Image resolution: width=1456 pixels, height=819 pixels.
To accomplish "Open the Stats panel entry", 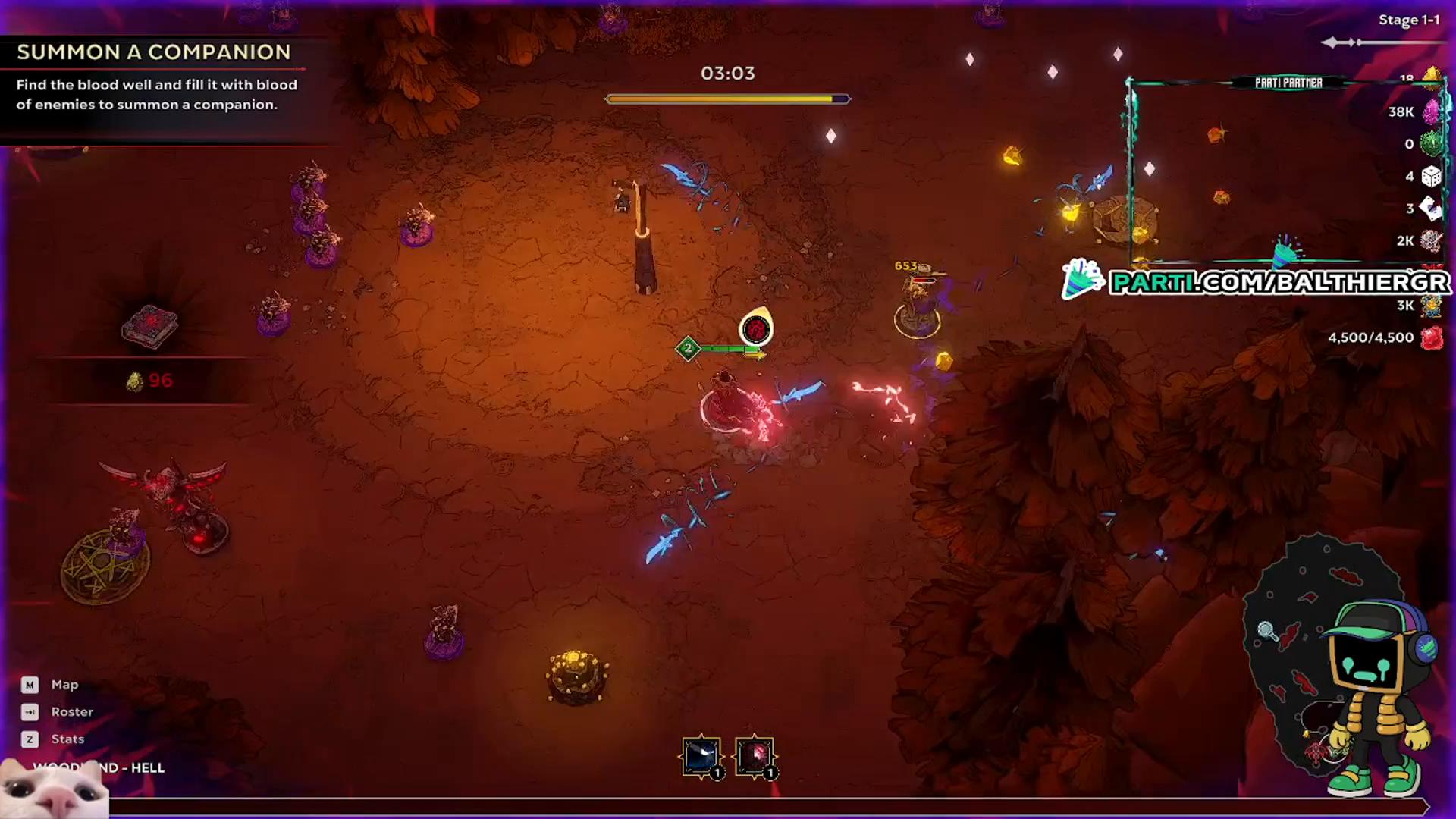I will point(67,739).
